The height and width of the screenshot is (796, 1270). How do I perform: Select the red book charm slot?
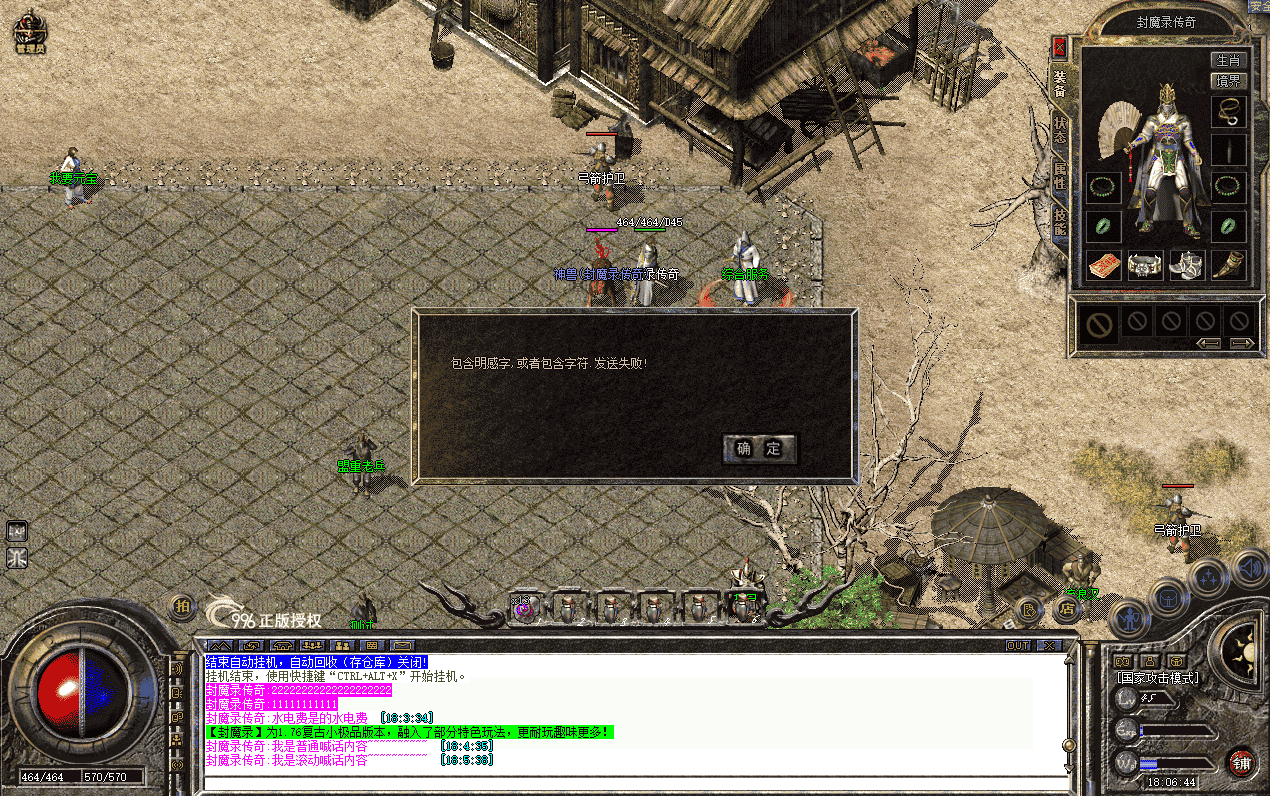click(x=1103, y=265)
